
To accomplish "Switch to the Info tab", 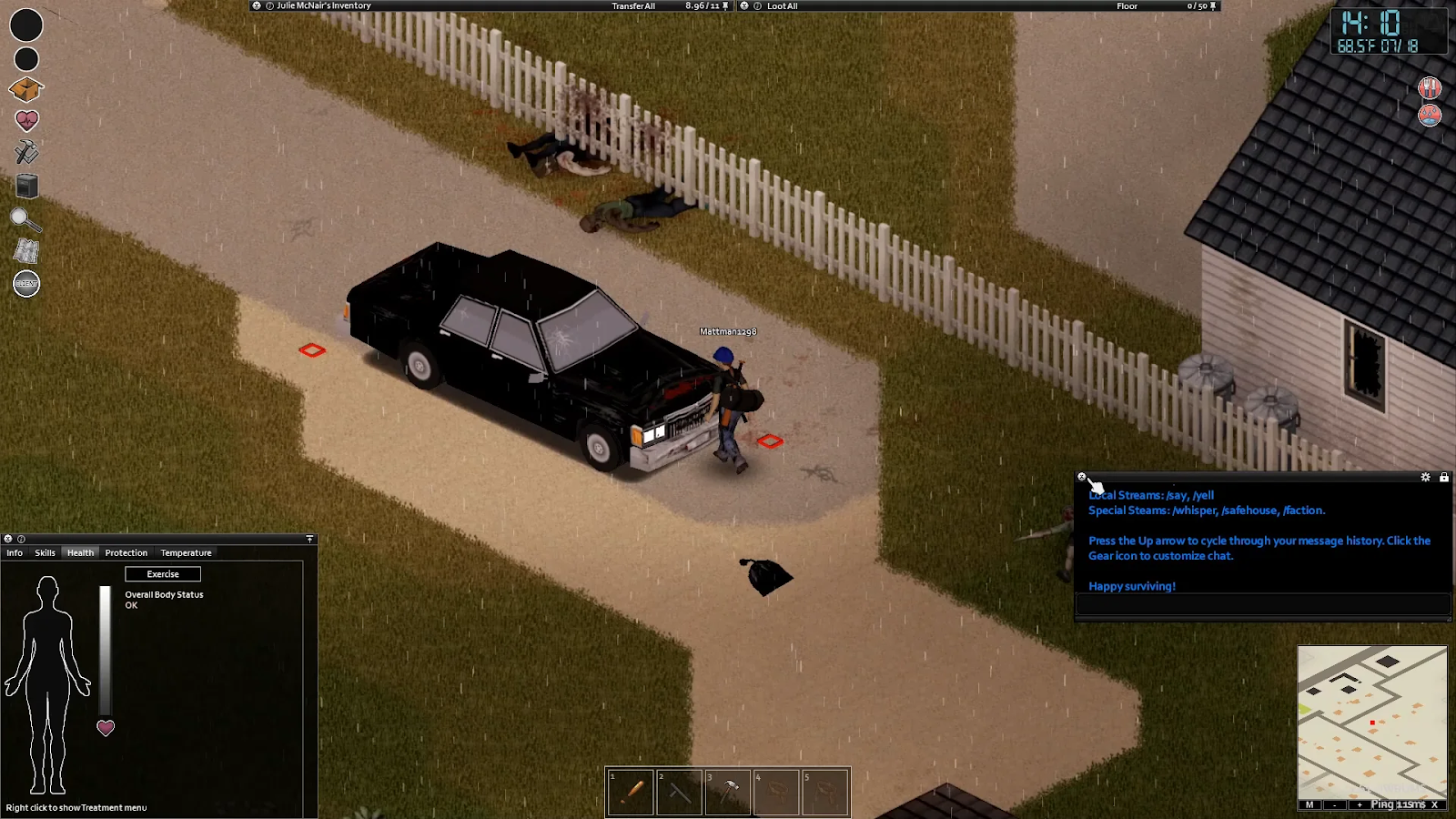I will tap(15, 552).
